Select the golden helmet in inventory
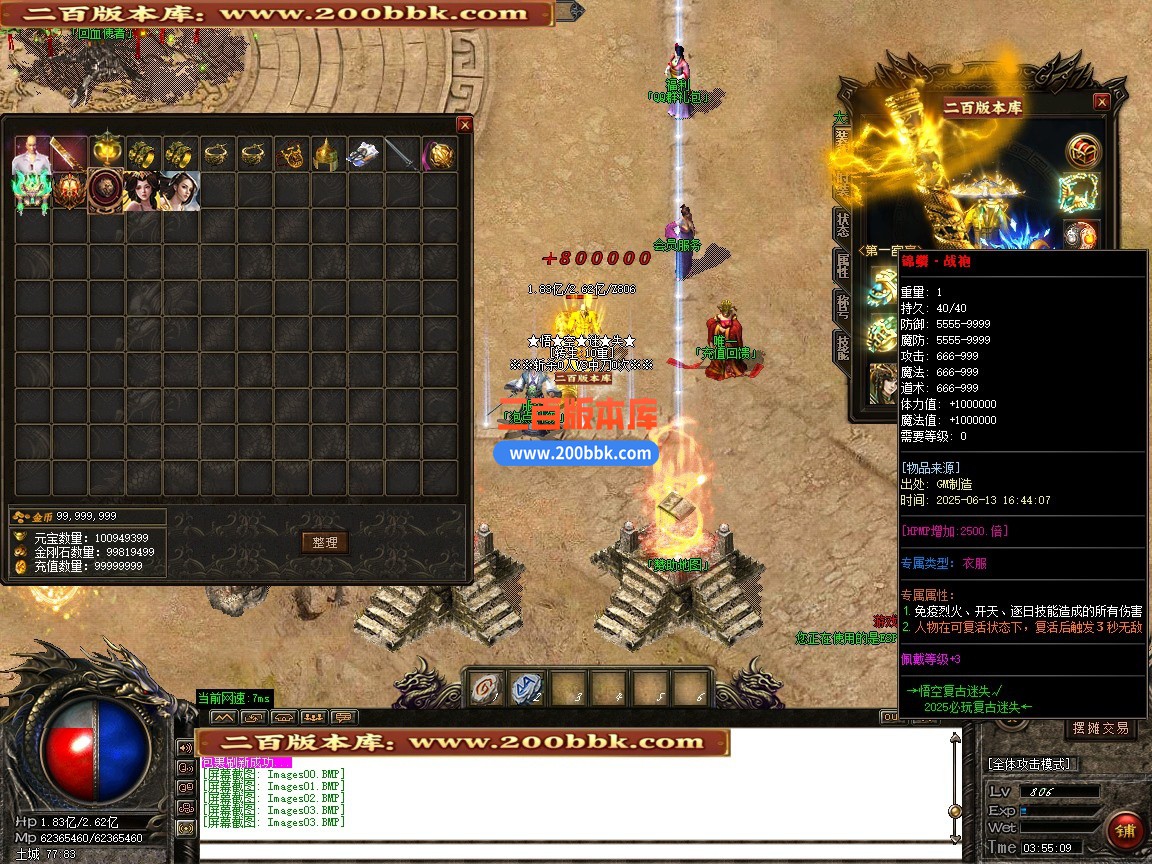1152x864 pixels. coord(328,154)
